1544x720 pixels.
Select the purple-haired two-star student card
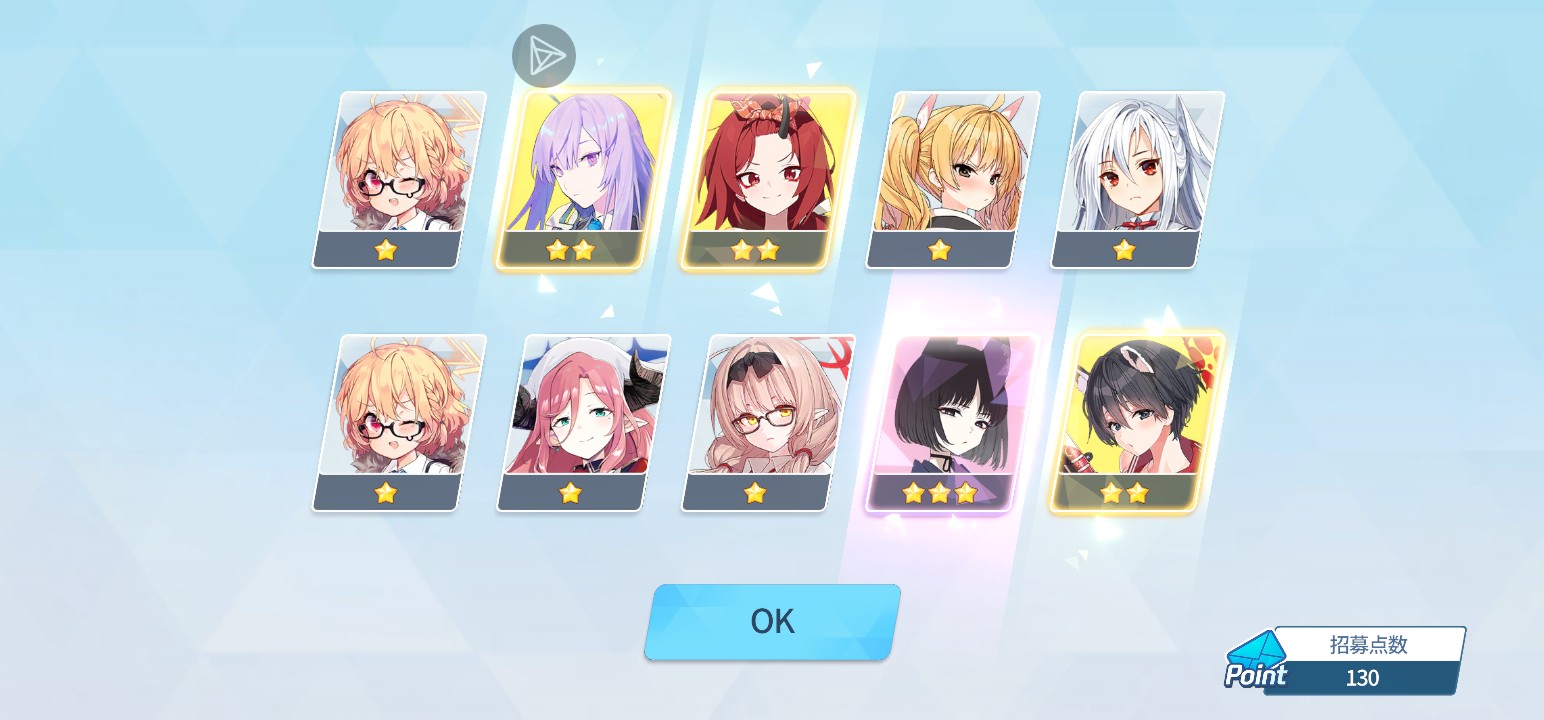coord(583,178)
